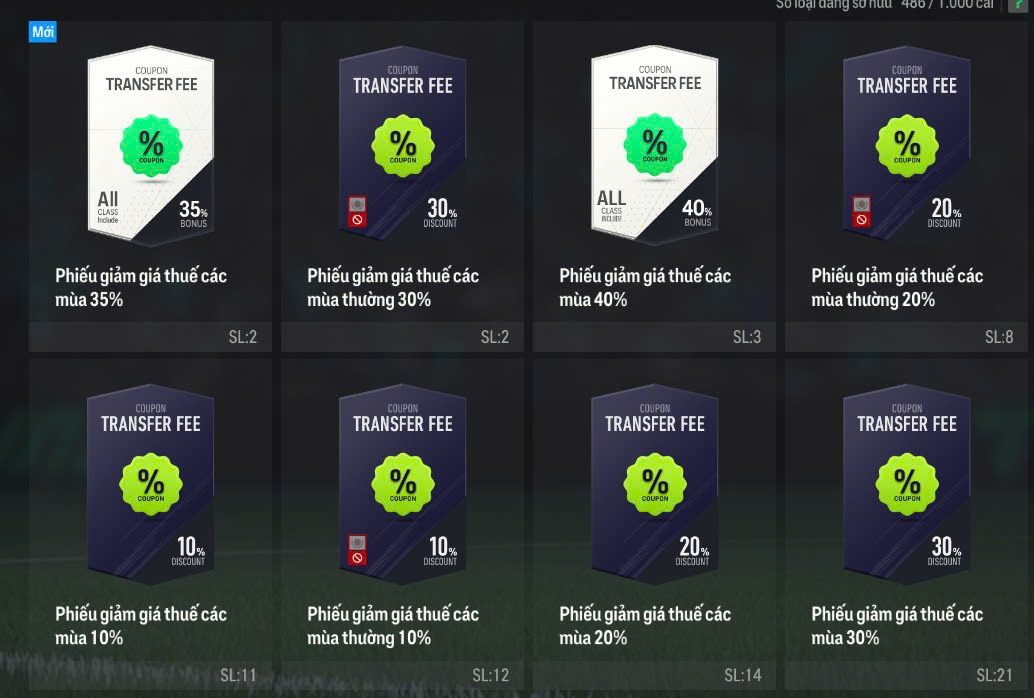Select the 20% regular-season tax coupon
This screenshot has width=1034, height=698.
(x=906, y=150)
